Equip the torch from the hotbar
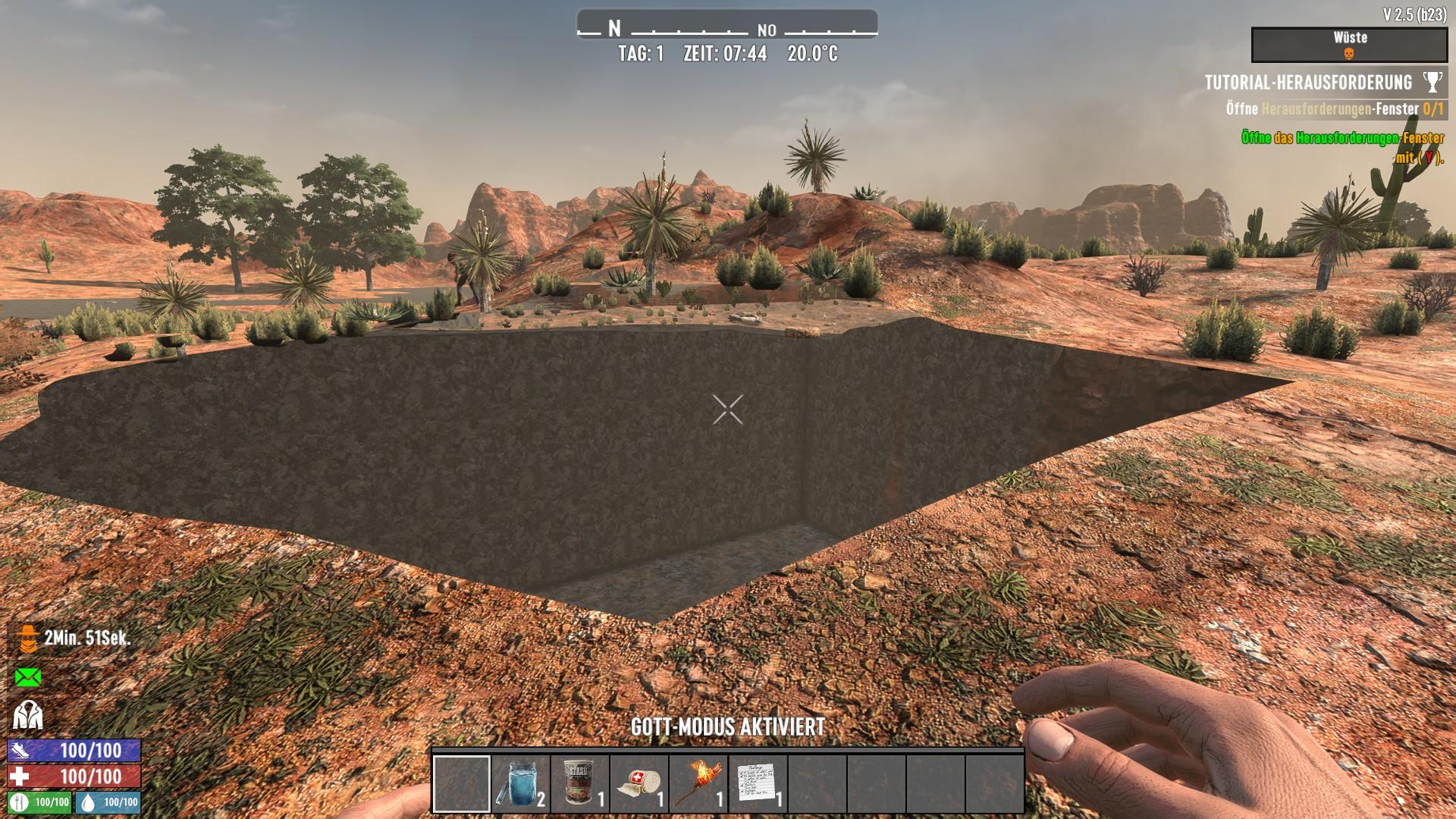Screen dimensions: 1456x819 click(x=698, y=784)
